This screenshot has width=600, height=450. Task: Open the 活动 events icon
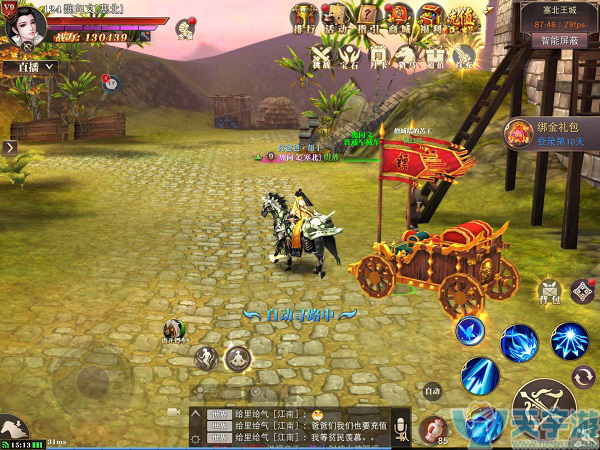click(338, 17)
